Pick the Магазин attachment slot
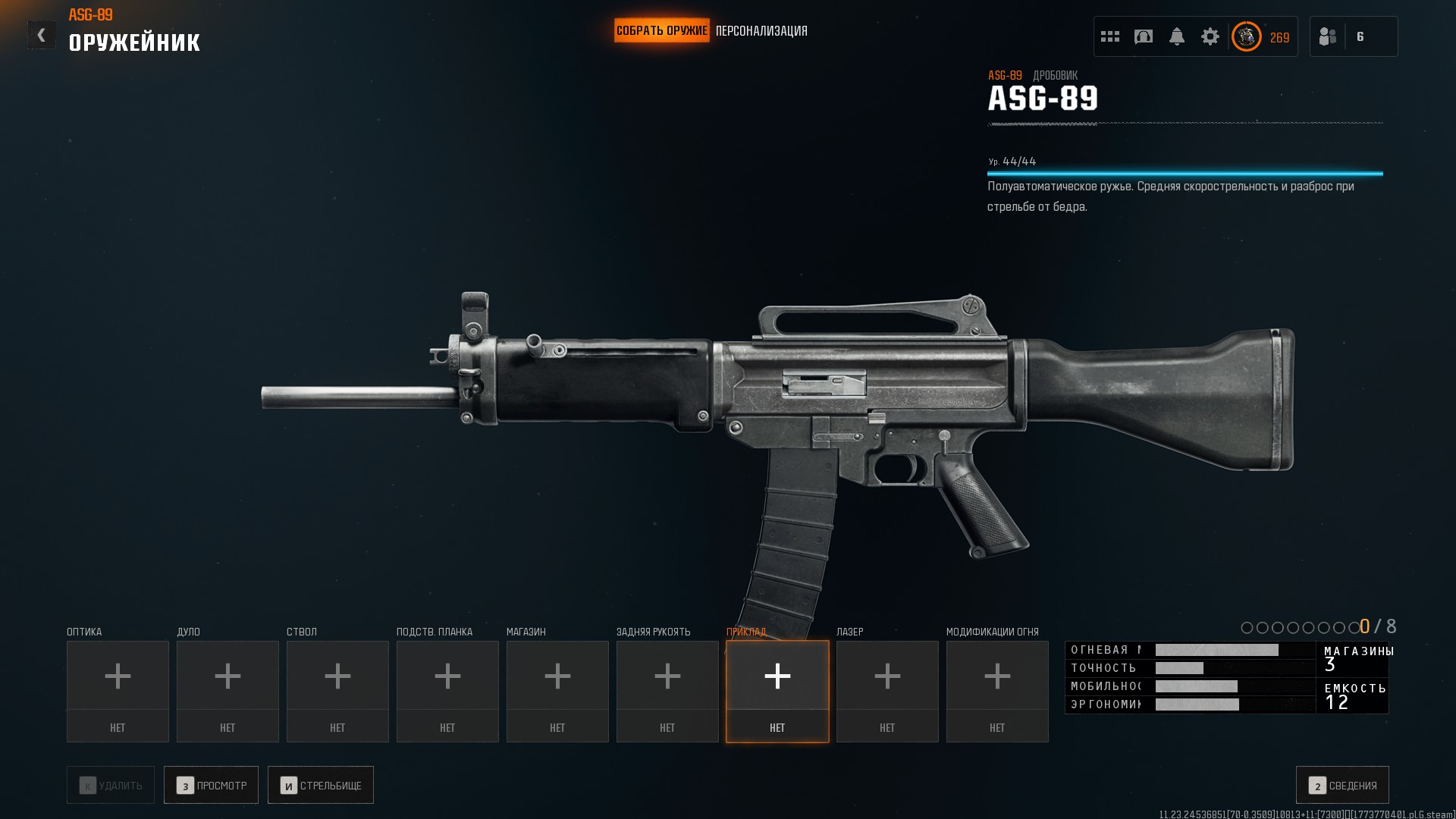 click(557, 691)
